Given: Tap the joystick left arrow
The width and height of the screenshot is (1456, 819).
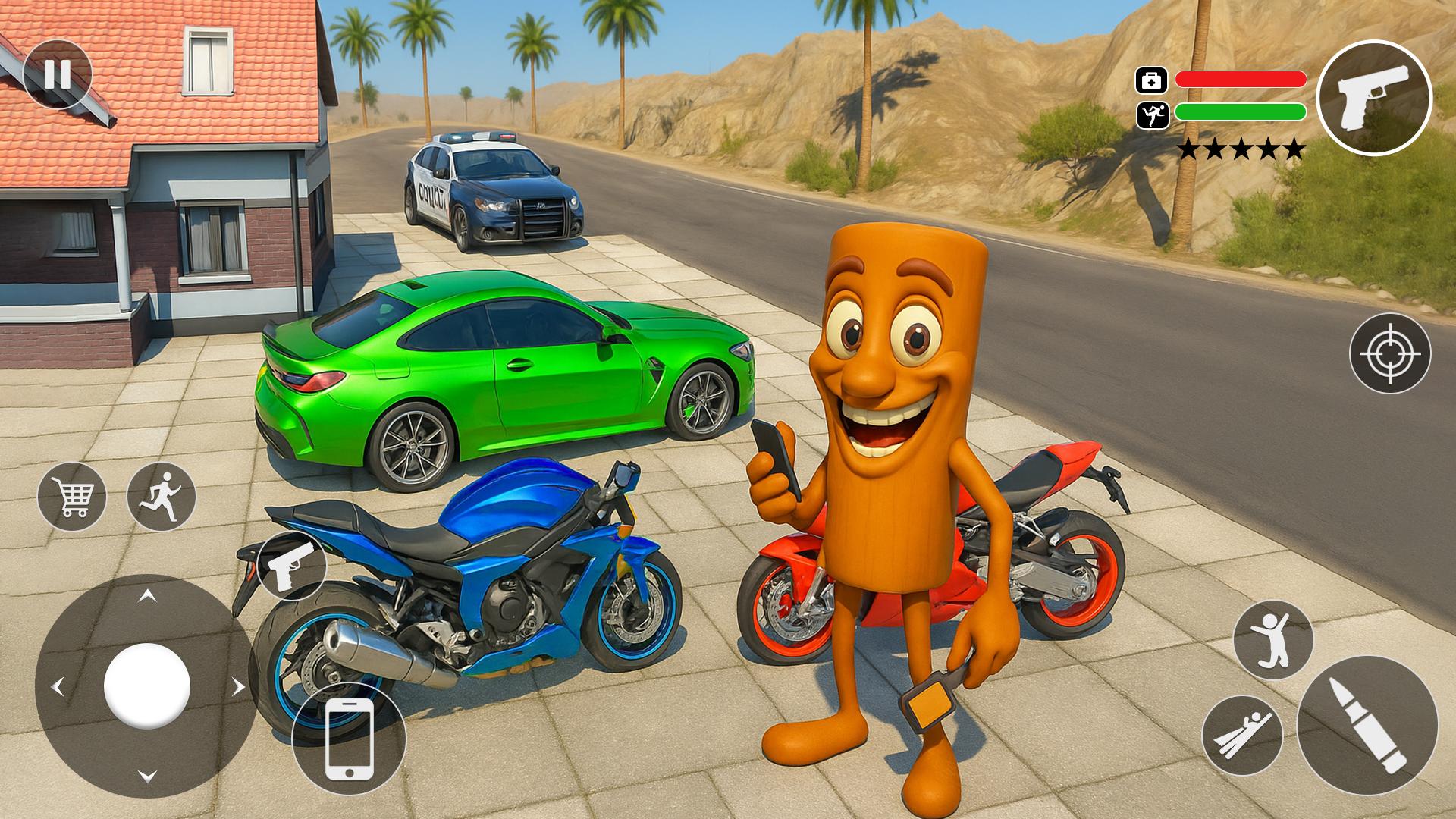Looking at the screenshot, I should click(x=58, y=687).
